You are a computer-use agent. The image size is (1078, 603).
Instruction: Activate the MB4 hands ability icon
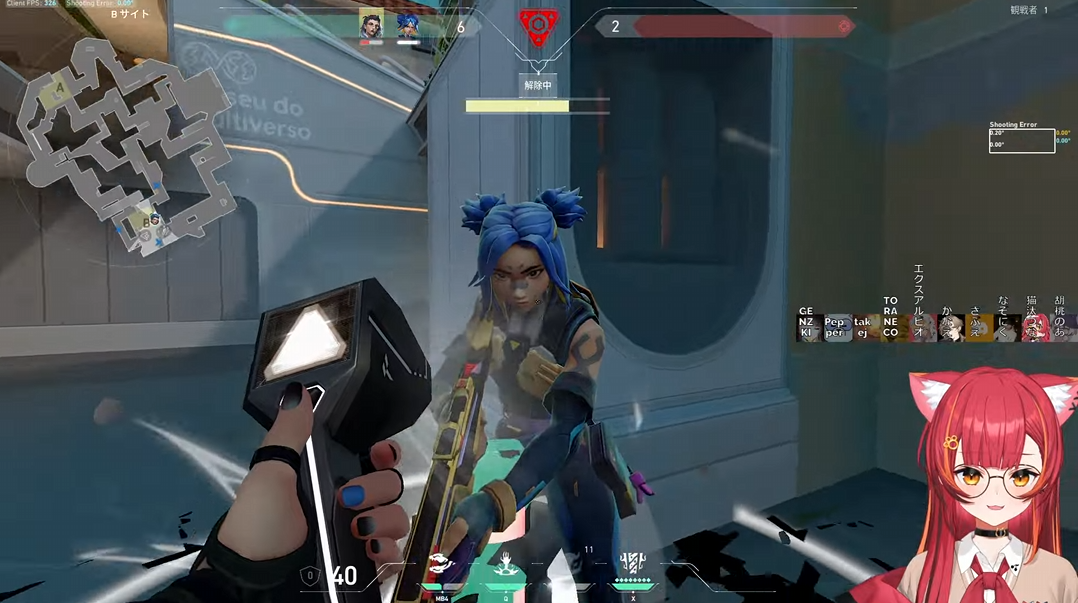click(x=442, y=565)
